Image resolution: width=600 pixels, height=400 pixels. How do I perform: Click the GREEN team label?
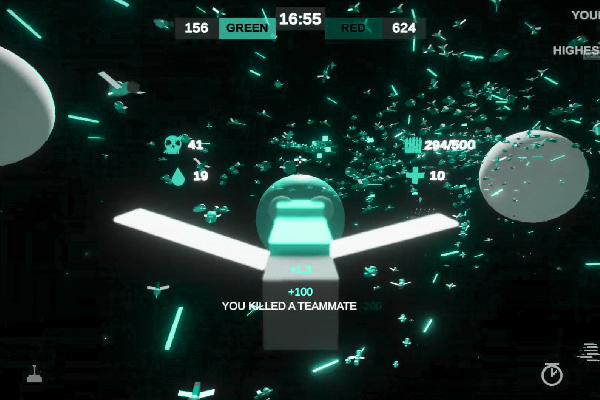(x=247, y=28)
